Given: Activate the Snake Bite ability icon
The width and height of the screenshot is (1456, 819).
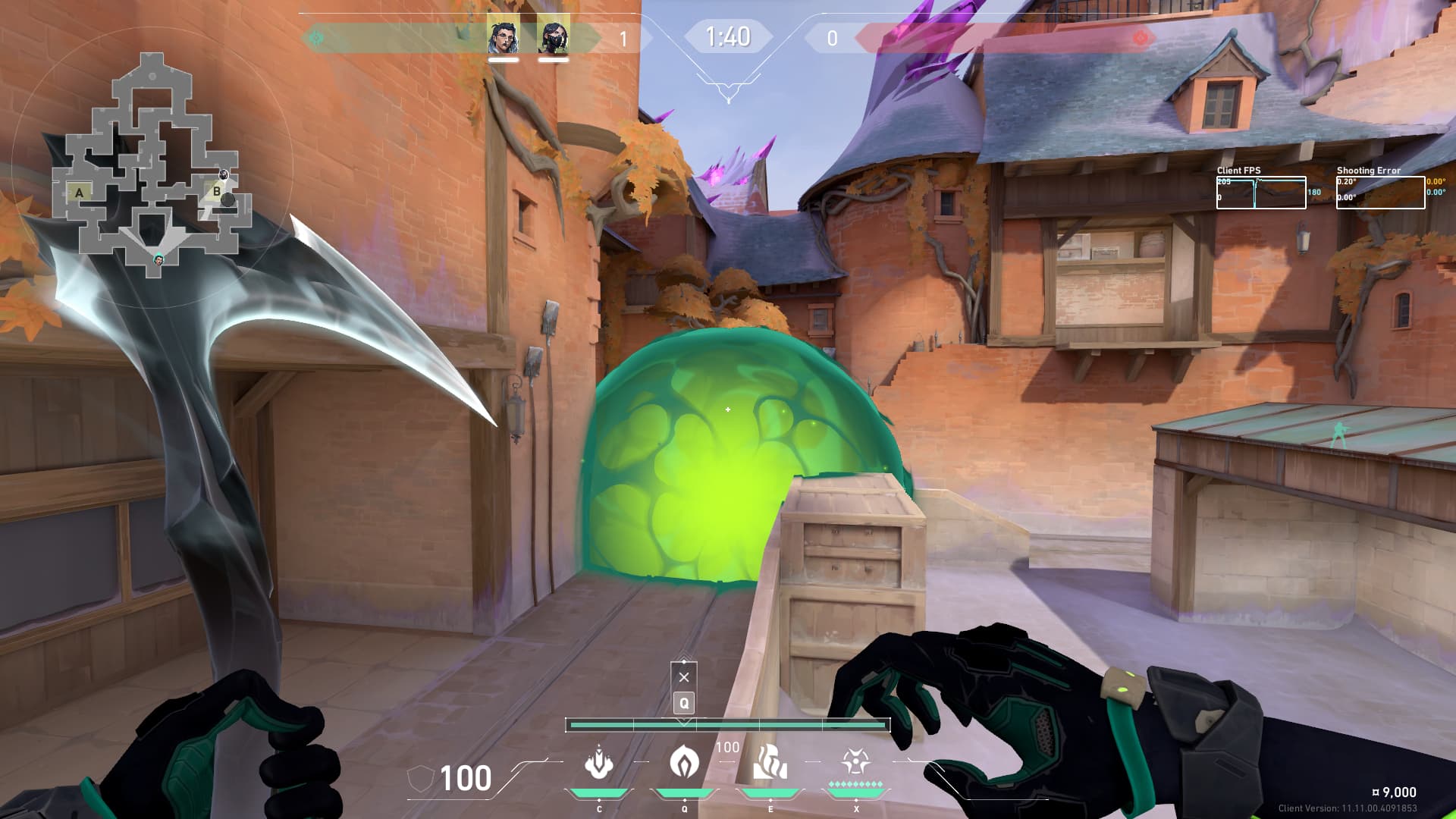Looking at the screenshot, I should [x=599, y=763].
